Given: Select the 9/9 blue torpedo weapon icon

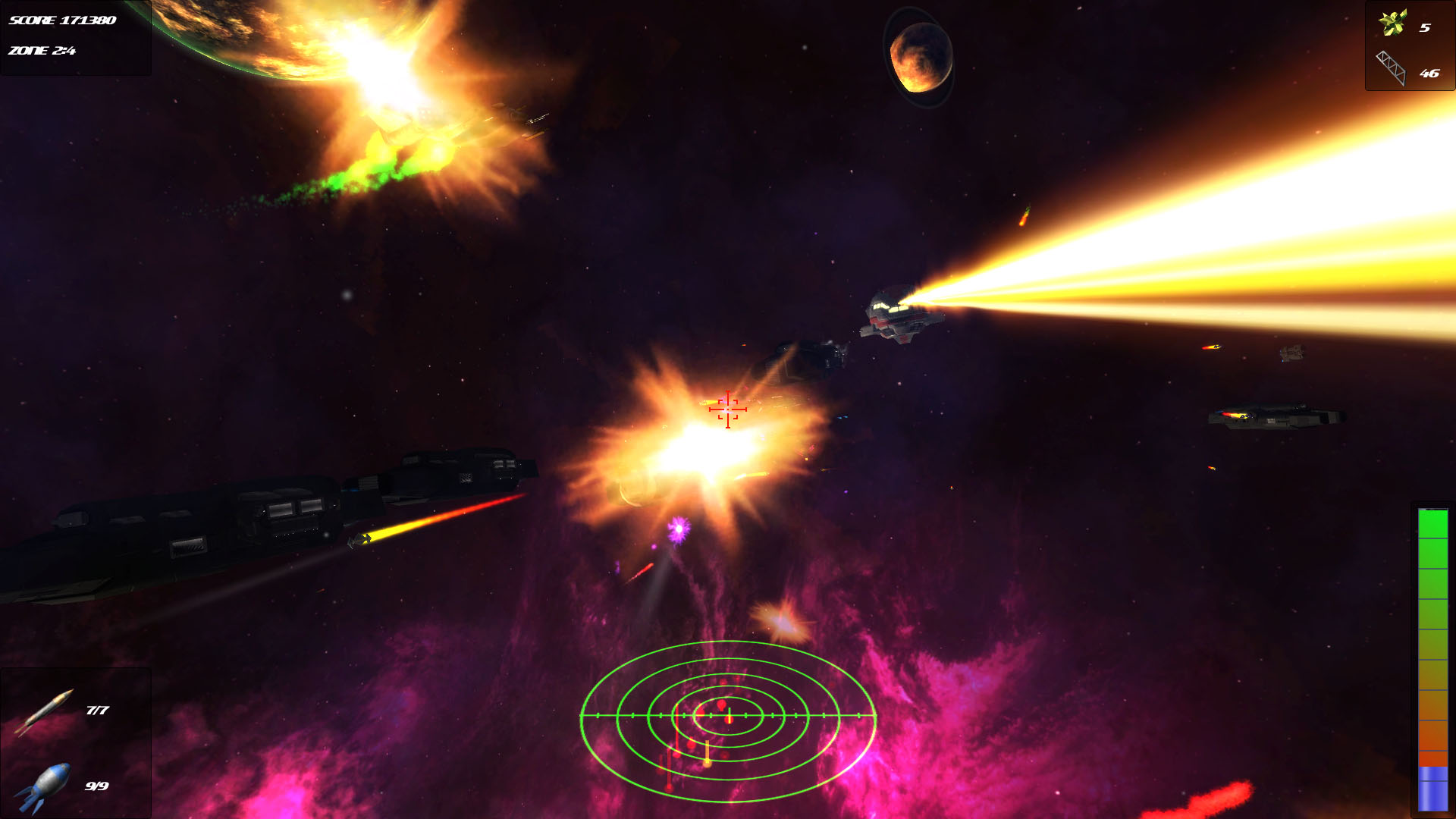Looking at the screenshot, I should (45, 789).
